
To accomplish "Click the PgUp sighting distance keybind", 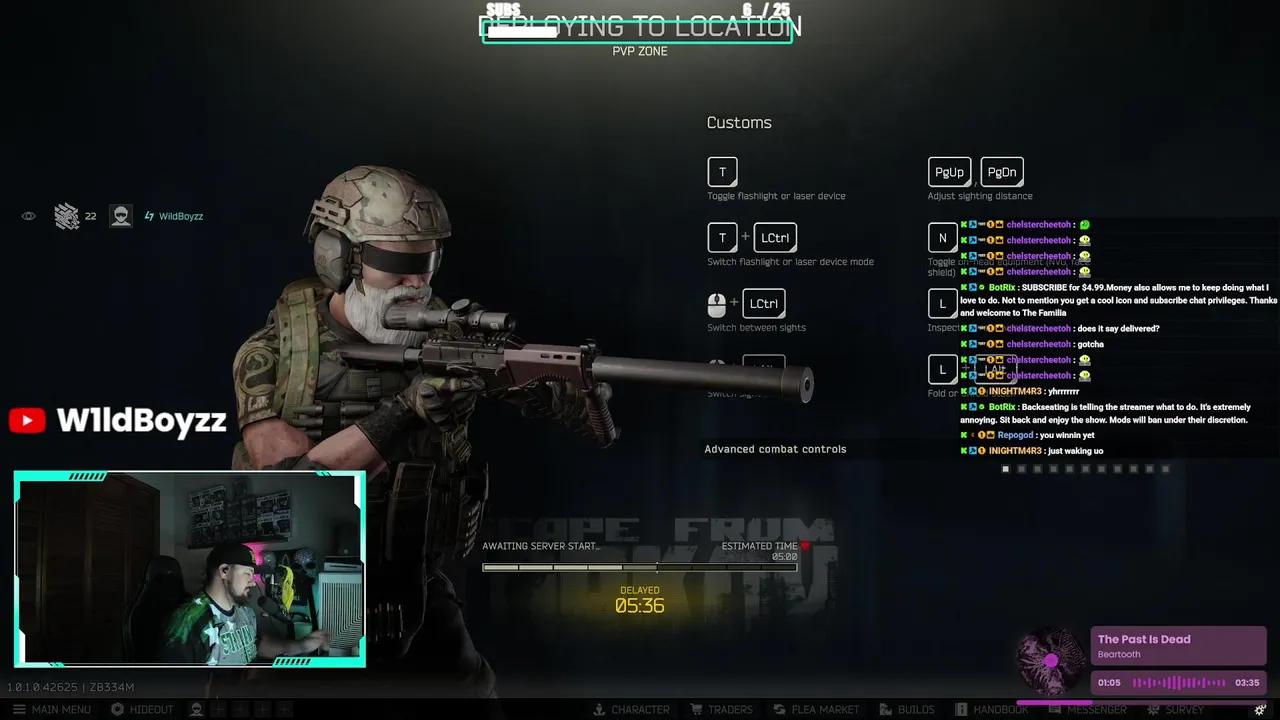I will (949, 171).
